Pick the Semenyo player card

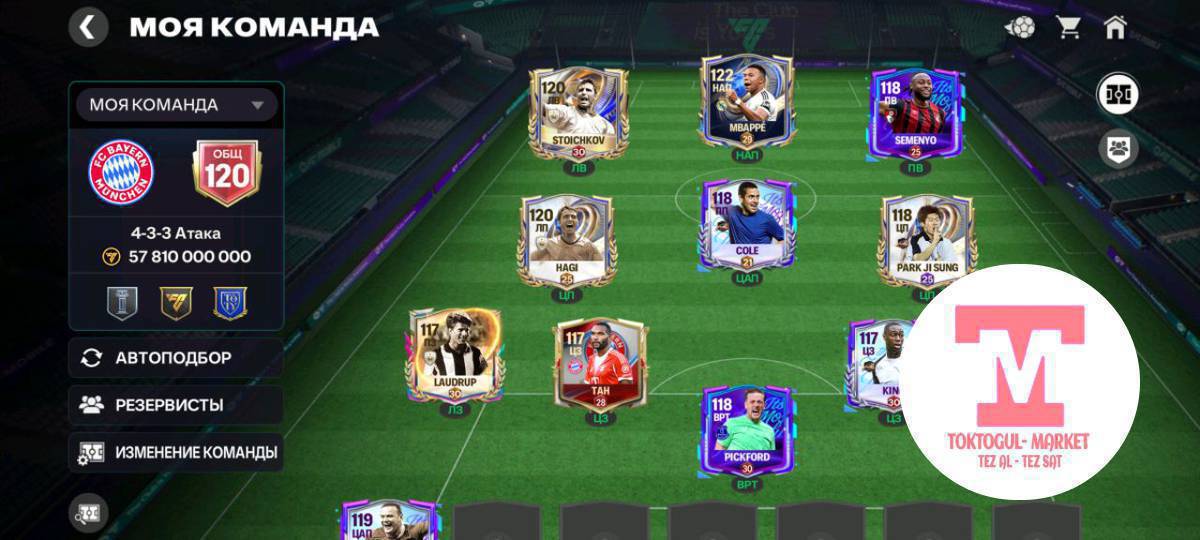[915, 113]
